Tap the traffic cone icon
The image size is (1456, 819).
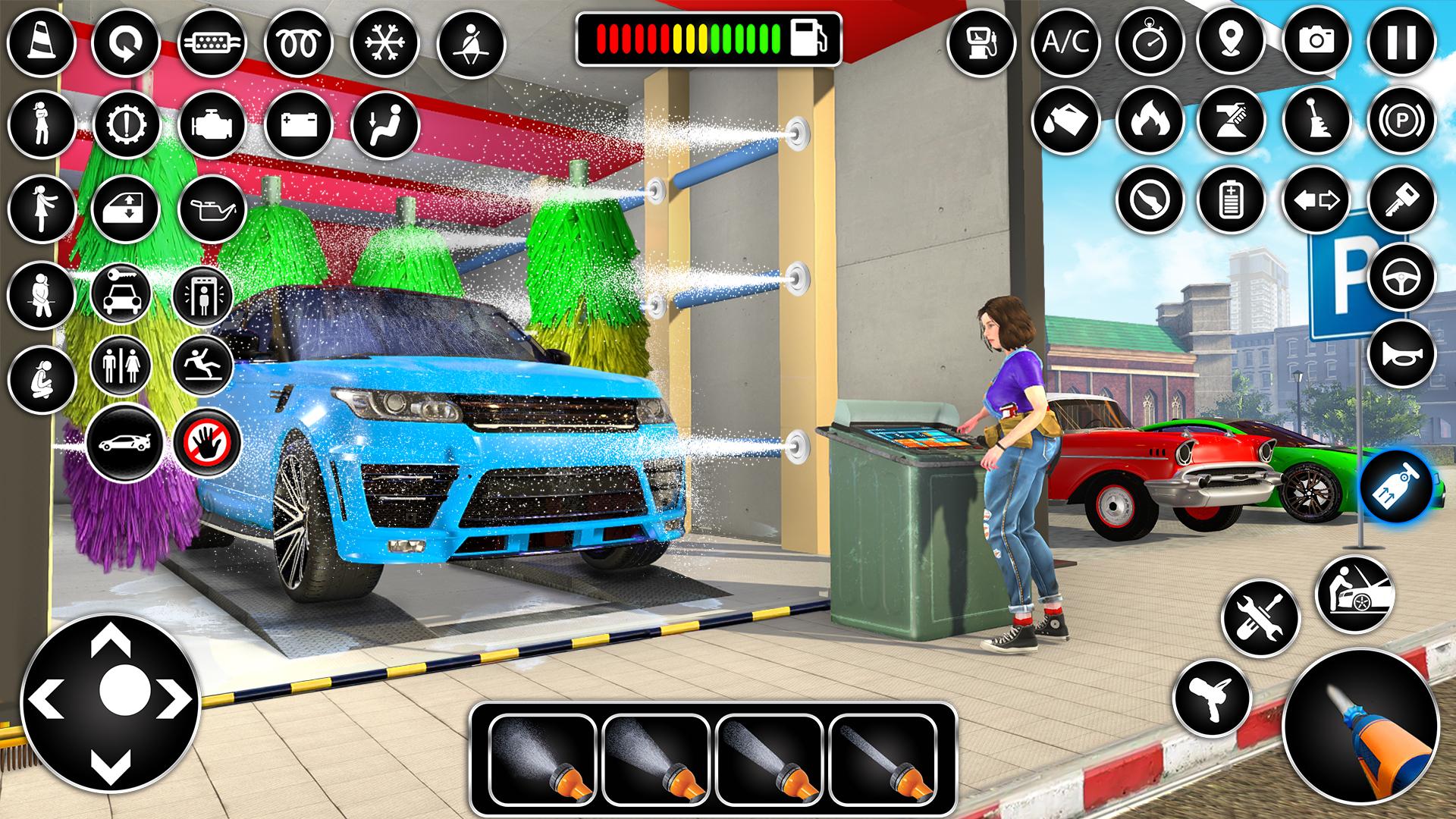tap(42, 41)
